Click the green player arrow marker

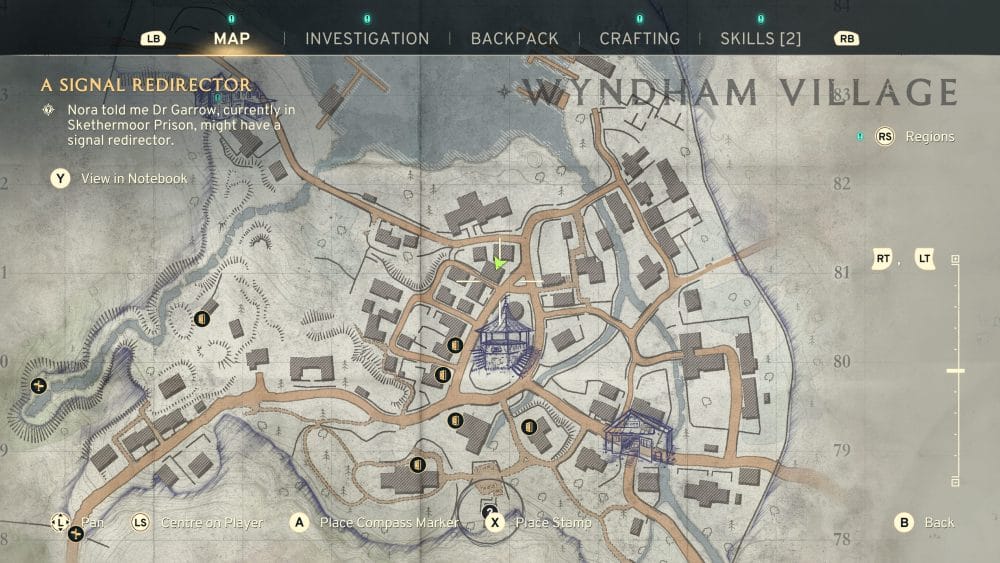499,263
